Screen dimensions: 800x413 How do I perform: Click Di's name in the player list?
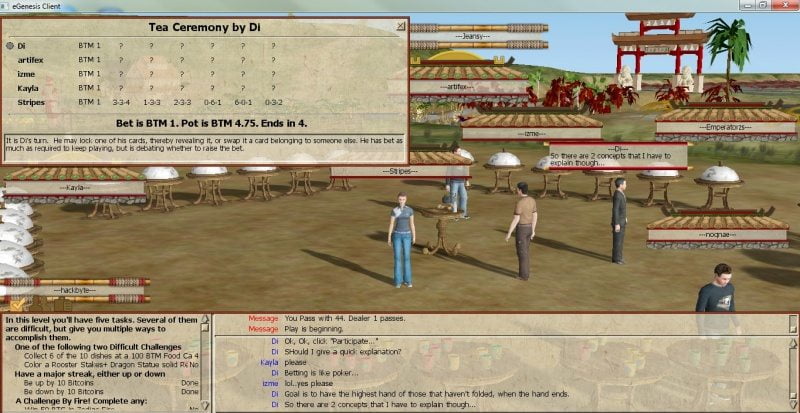click(22, 46)
